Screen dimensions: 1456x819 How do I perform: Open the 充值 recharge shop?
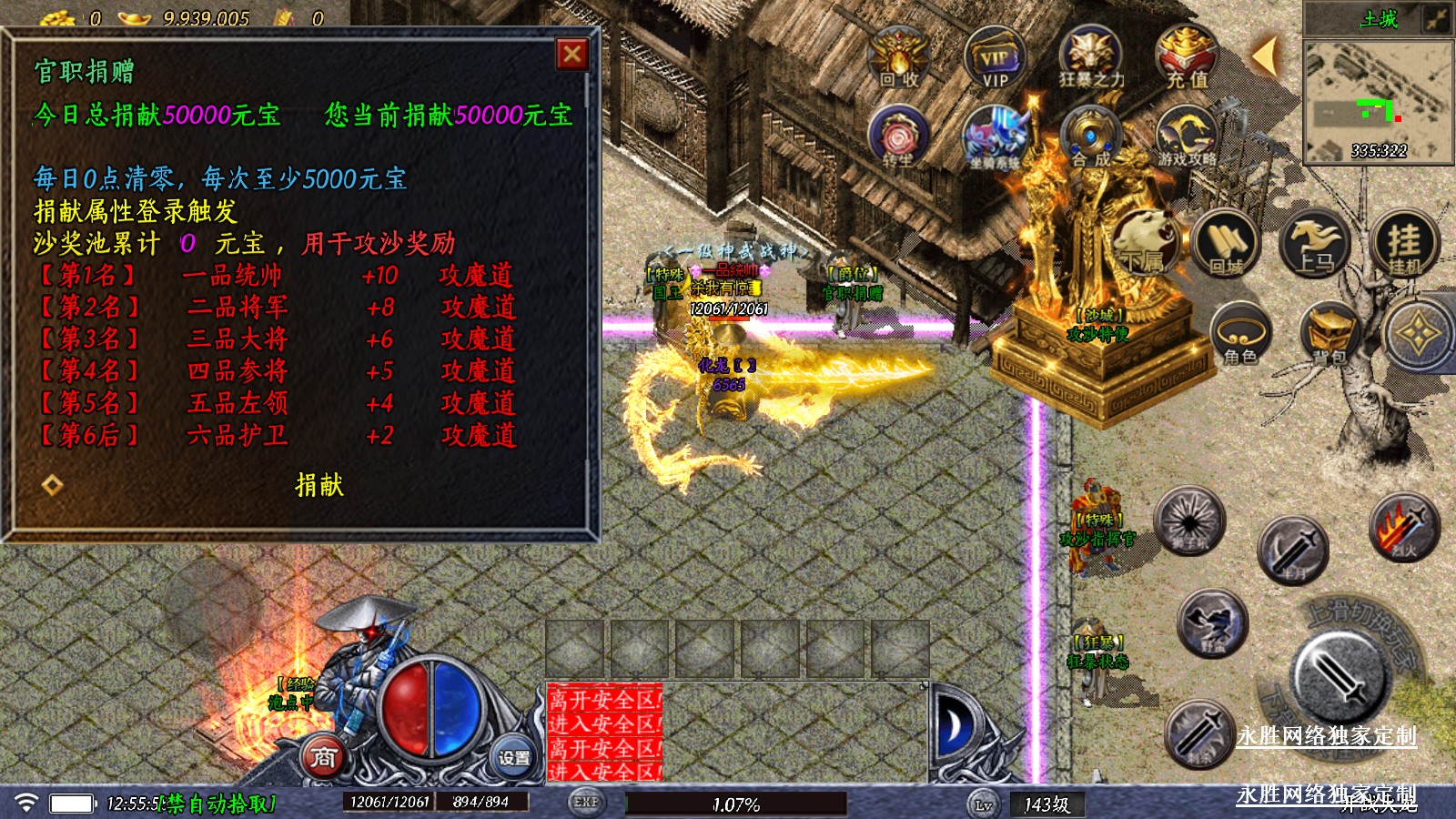pos(1187,56)
